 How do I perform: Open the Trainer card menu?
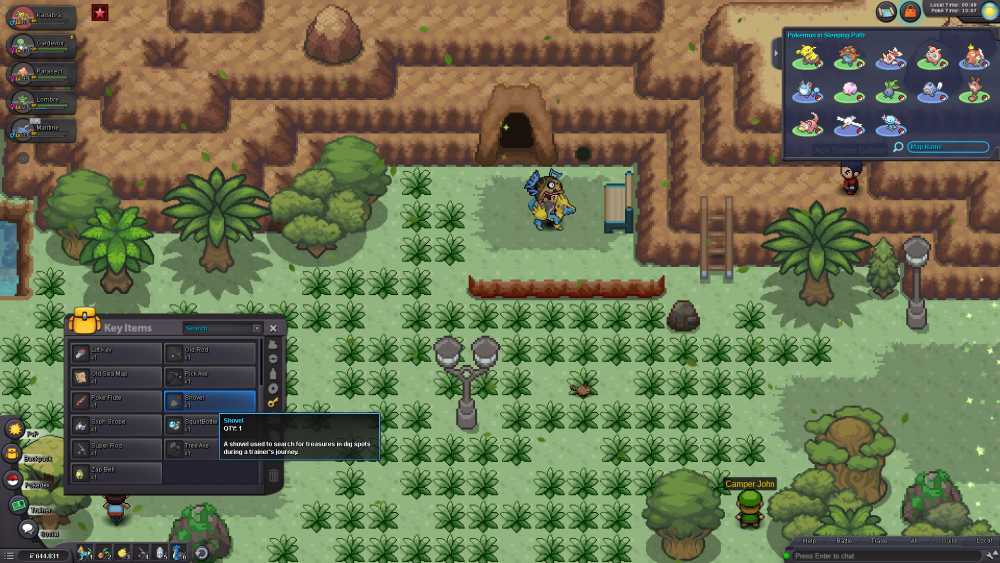pos(18,505)
